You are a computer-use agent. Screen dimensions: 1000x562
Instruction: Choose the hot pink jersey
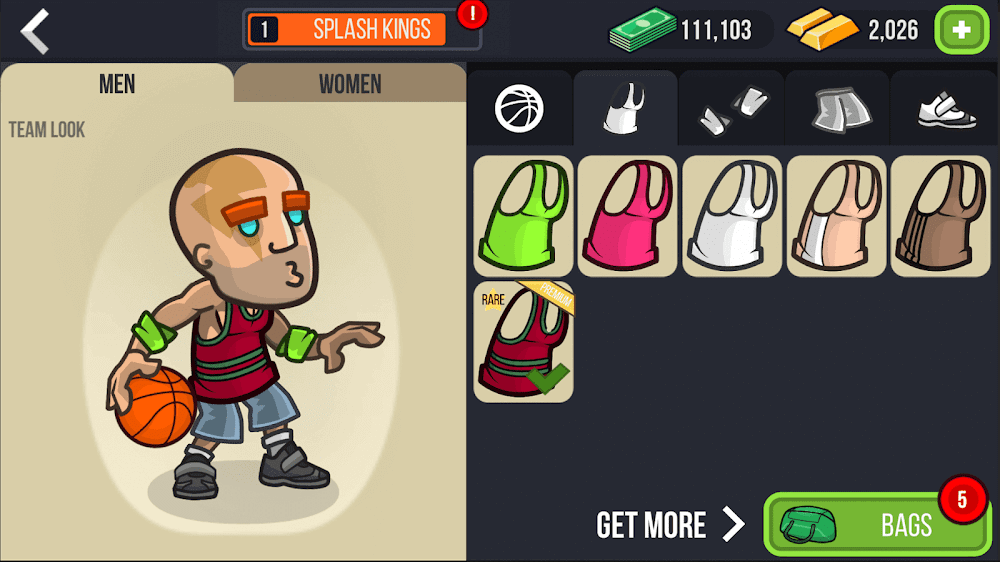point(627,216)
